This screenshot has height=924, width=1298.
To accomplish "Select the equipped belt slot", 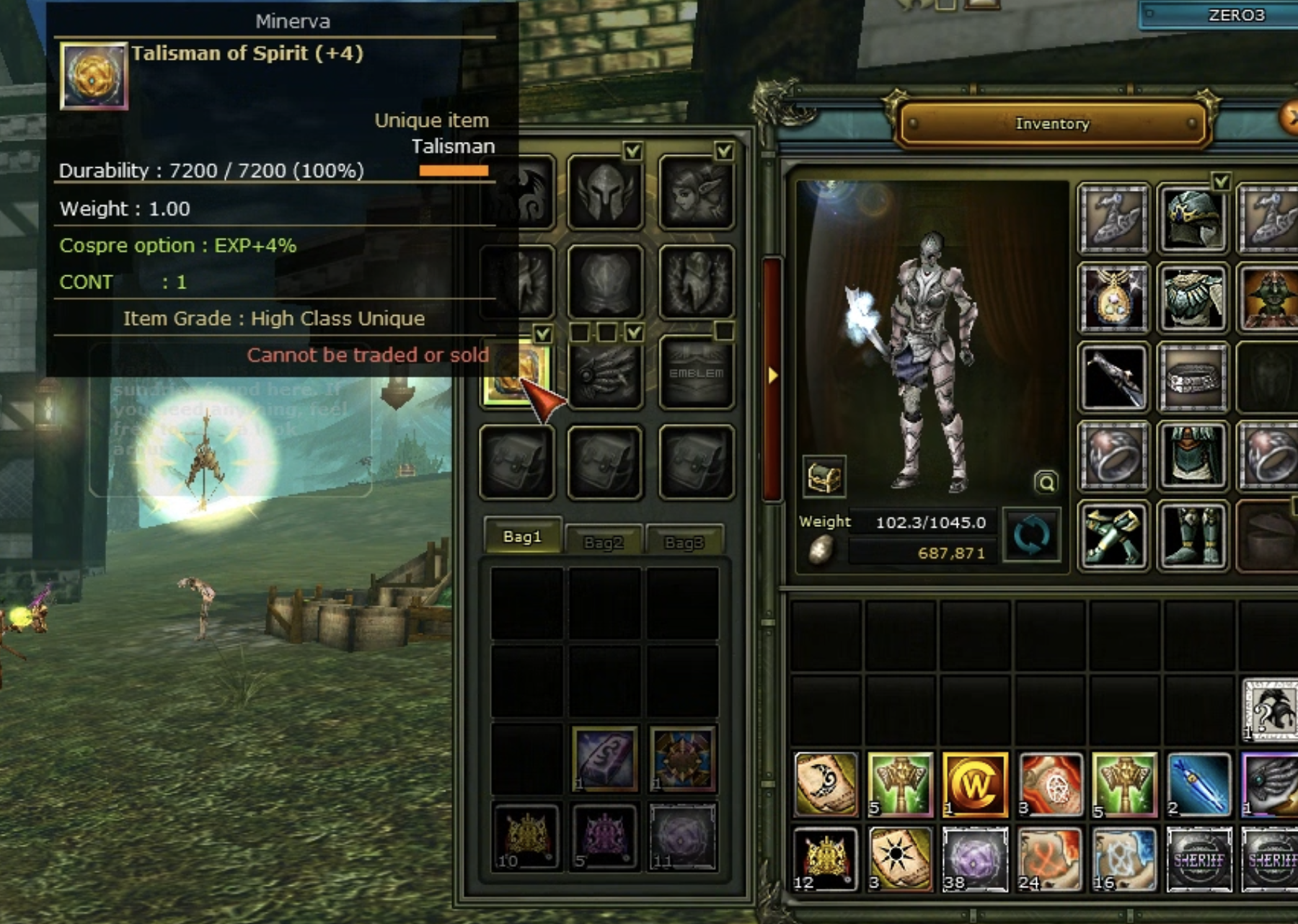I will [1193, 377].
